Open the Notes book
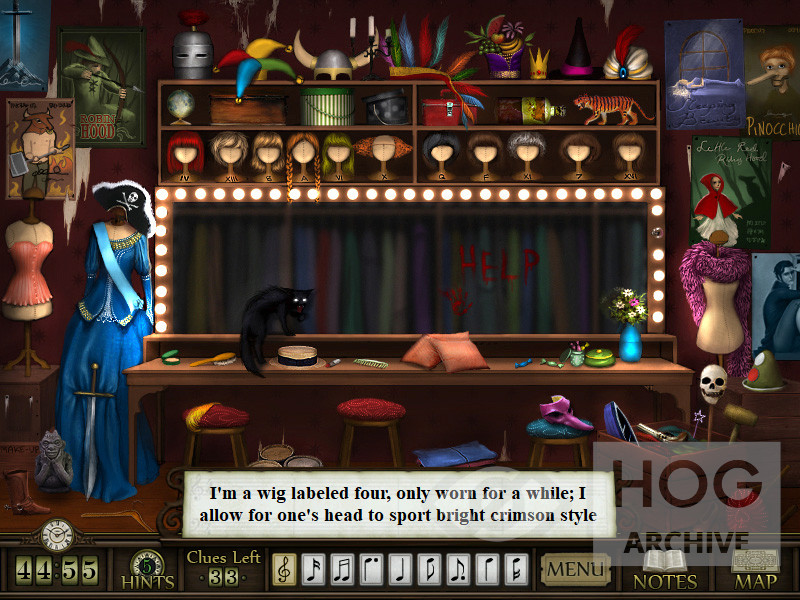800x600 pixels. 665,570
